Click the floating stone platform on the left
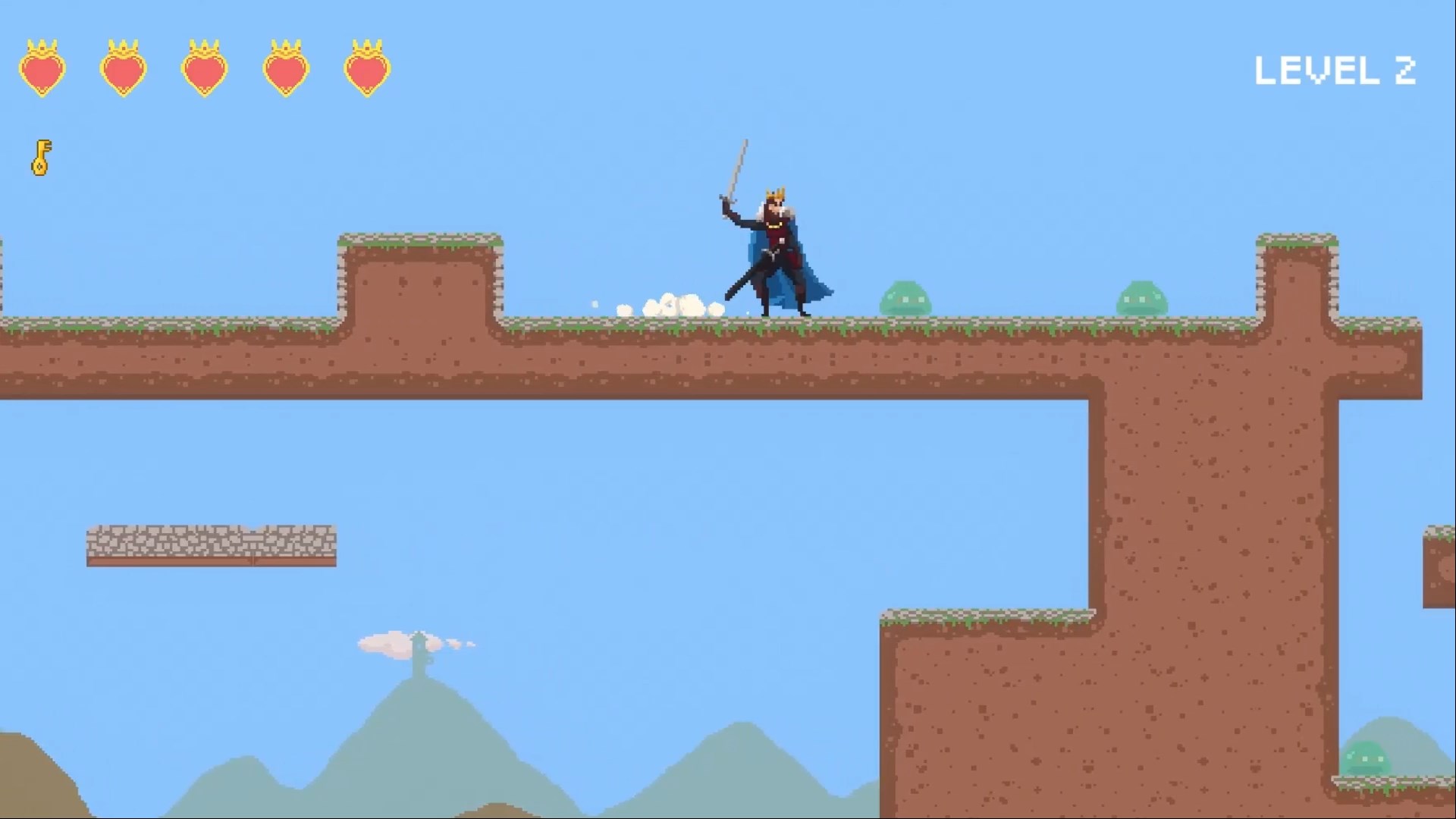 click(x=209, y=542)
